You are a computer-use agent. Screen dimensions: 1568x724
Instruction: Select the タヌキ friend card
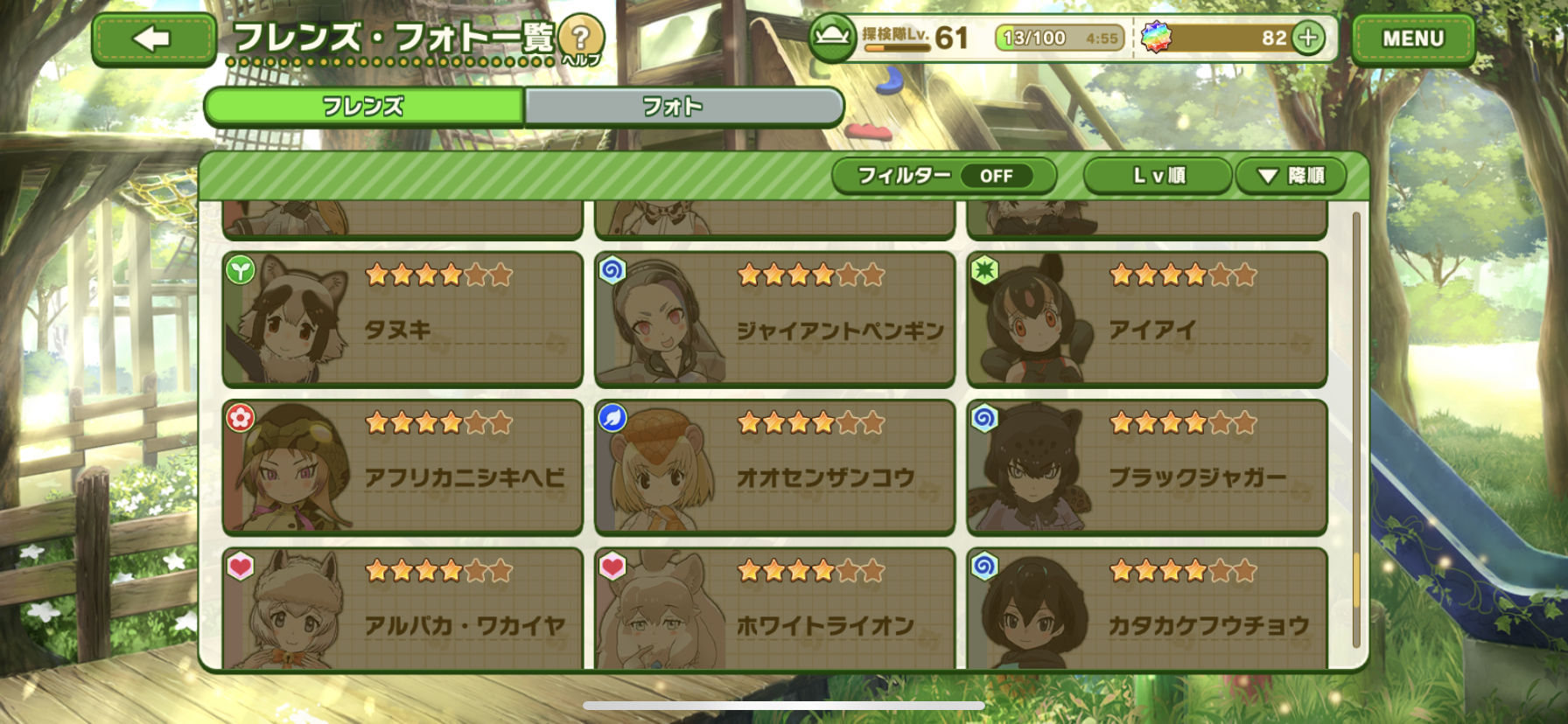pos(402,319)
